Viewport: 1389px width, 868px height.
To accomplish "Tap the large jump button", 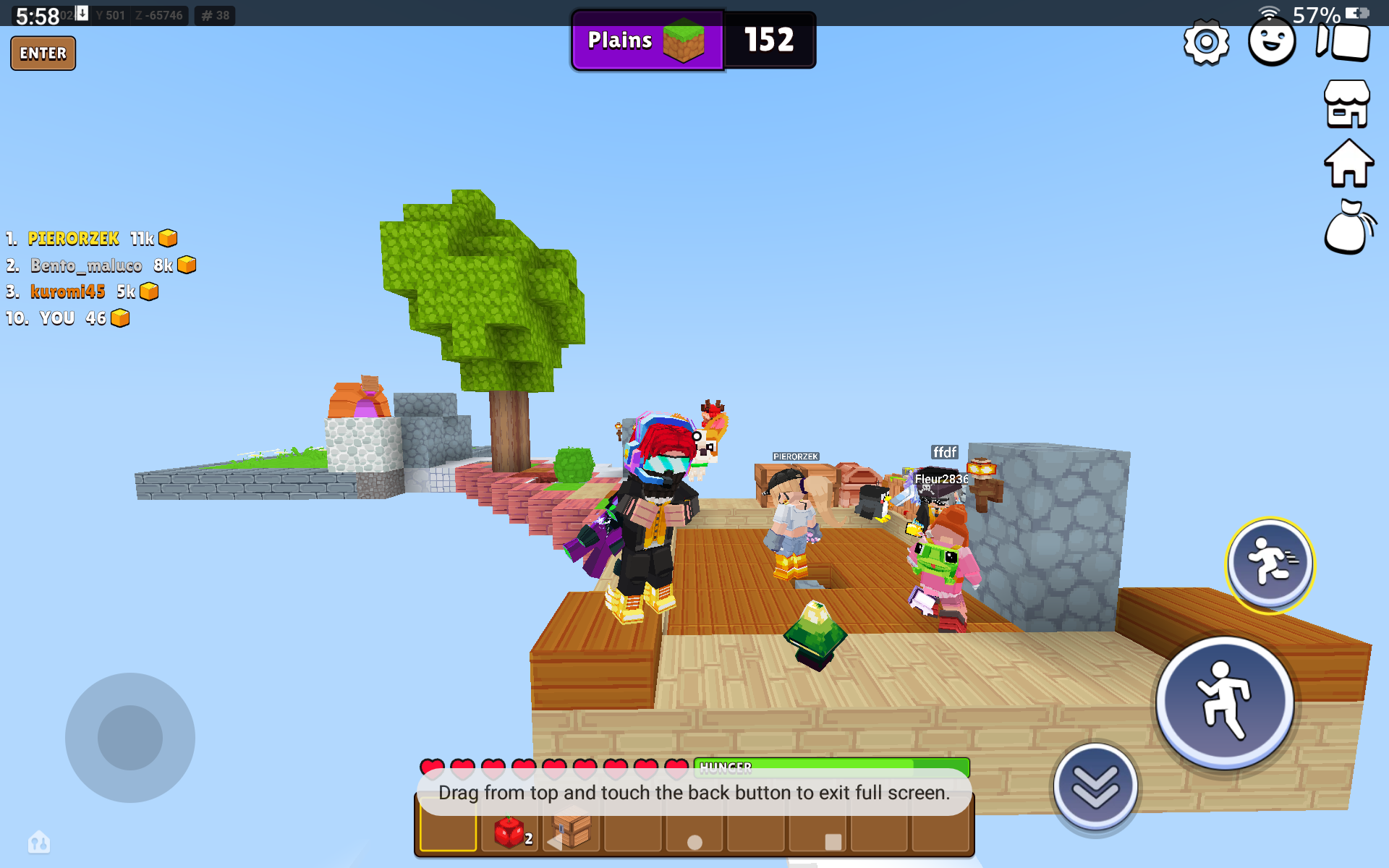I will click(x=1224, y=702).
